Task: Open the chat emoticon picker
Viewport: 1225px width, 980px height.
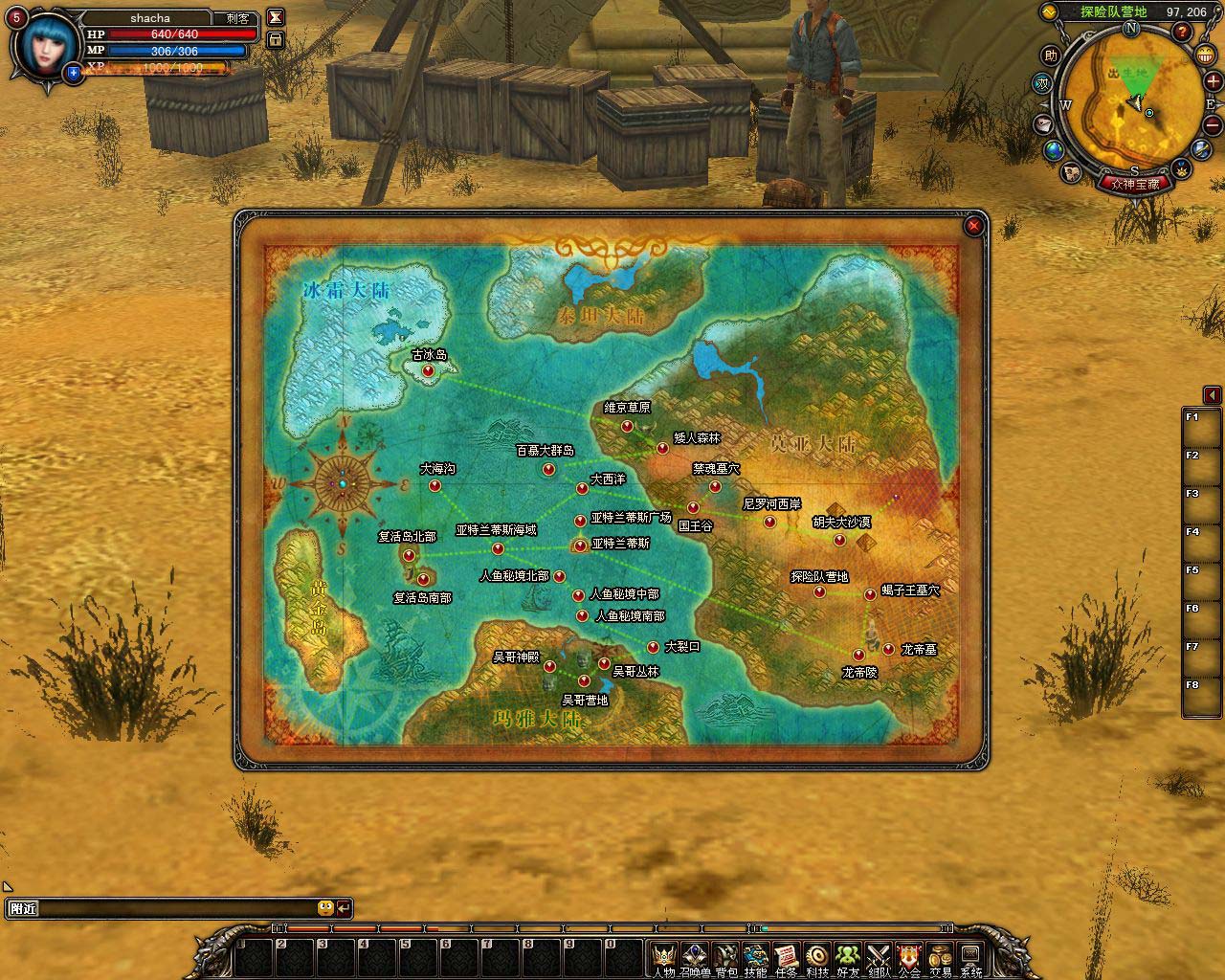Action: point(325,908)
